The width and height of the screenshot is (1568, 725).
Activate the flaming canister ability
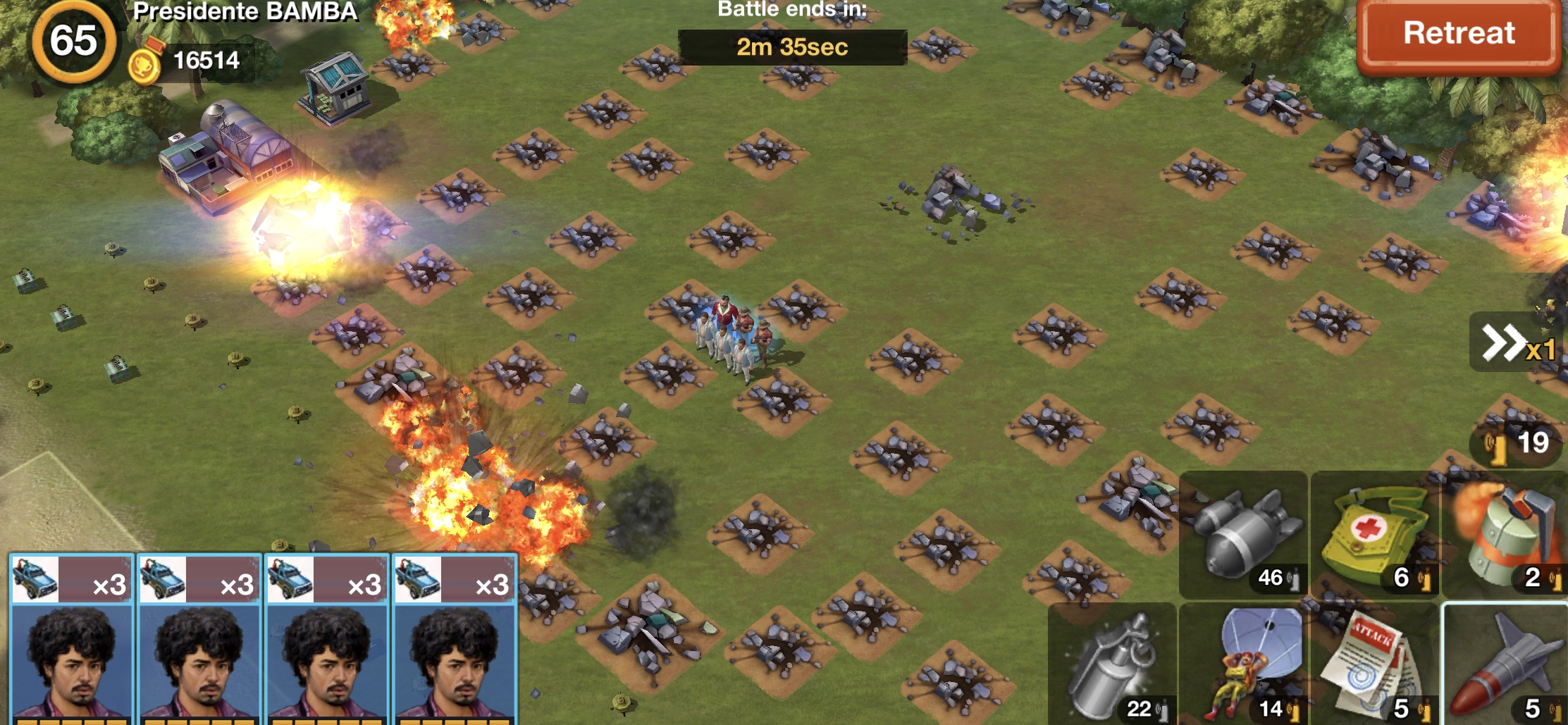(1506, 535)
